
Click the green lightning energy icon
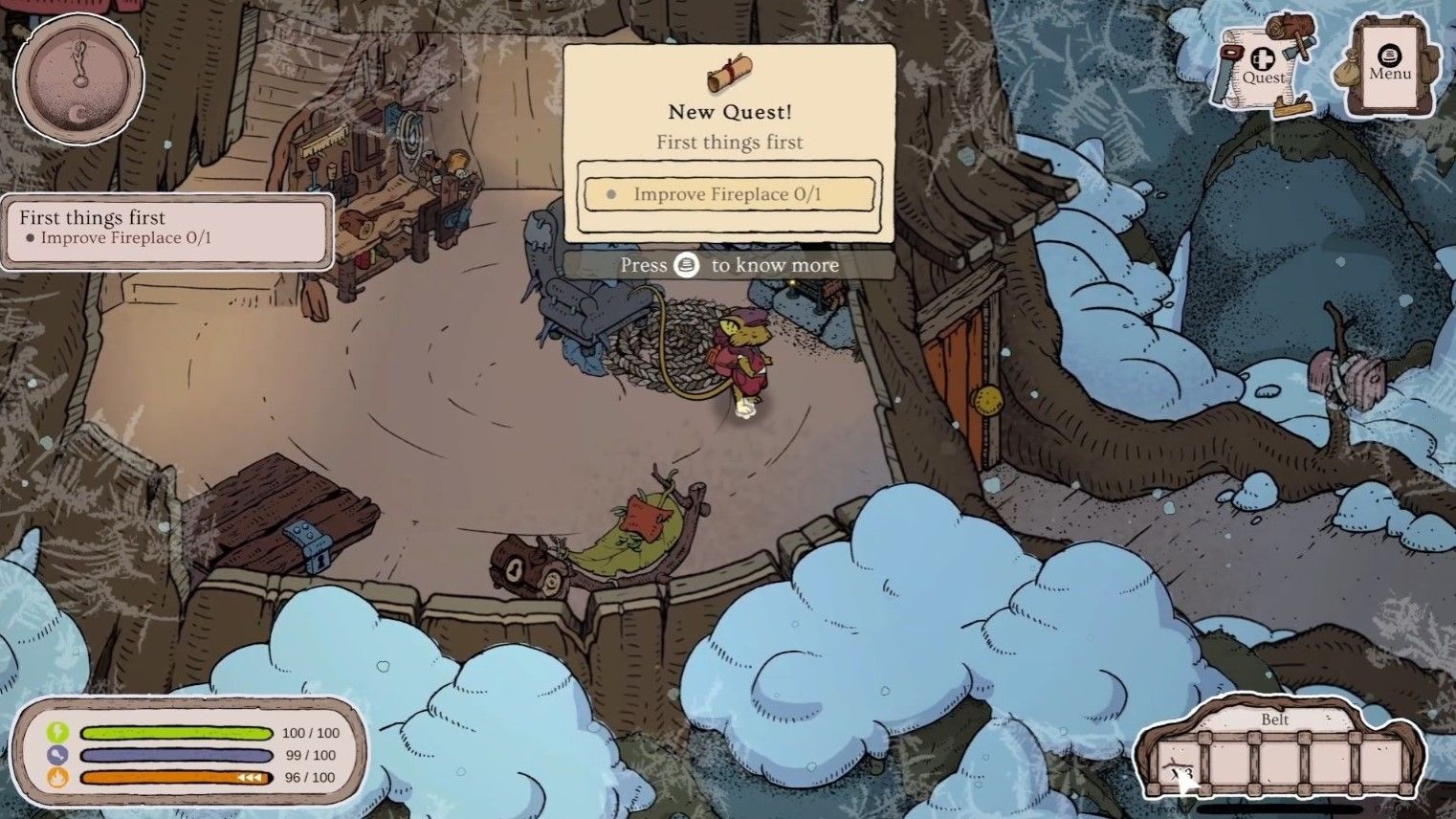[x=57, y=733]
